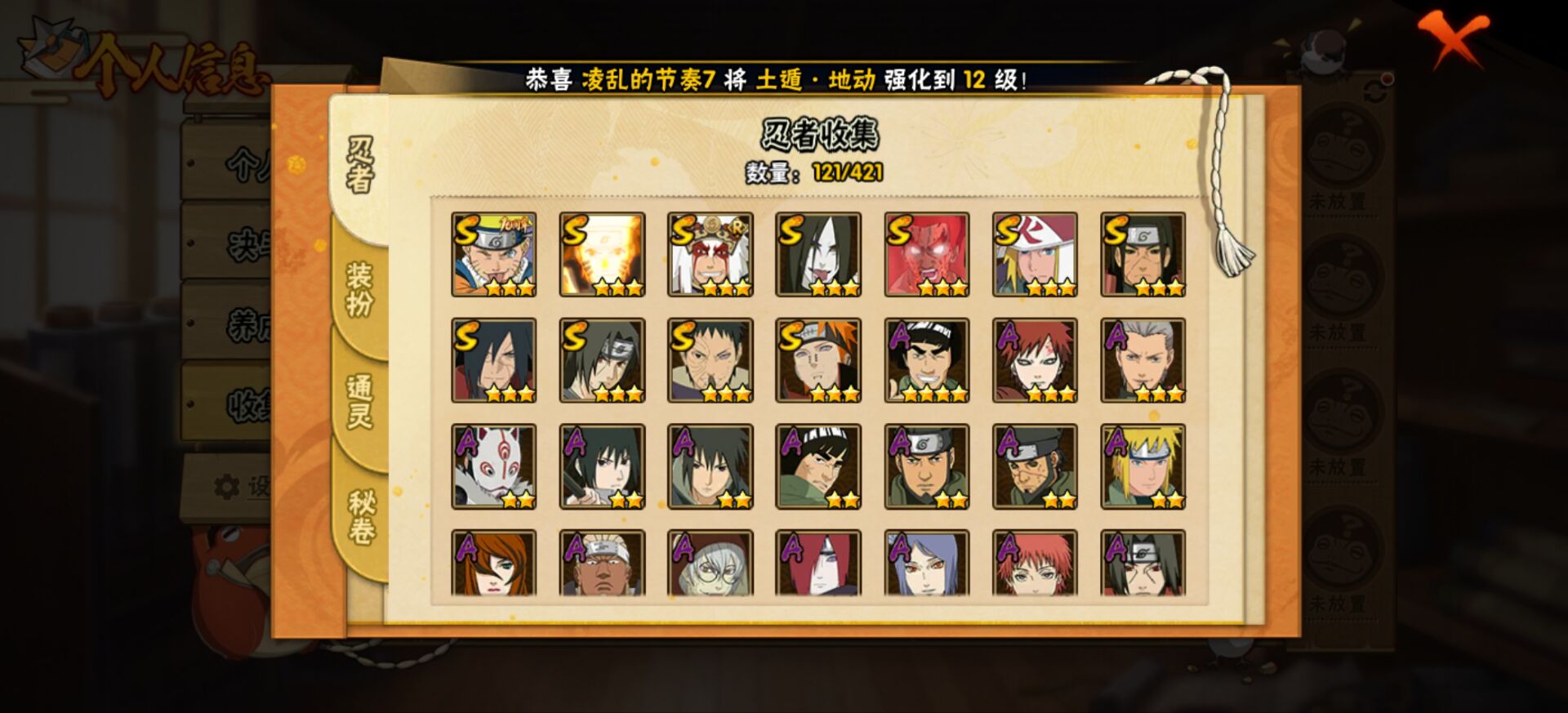The width and height of the screenshot is (1568, 713).
Task: Switch to the 装扮 costume tab
Action: pos(359,289)
